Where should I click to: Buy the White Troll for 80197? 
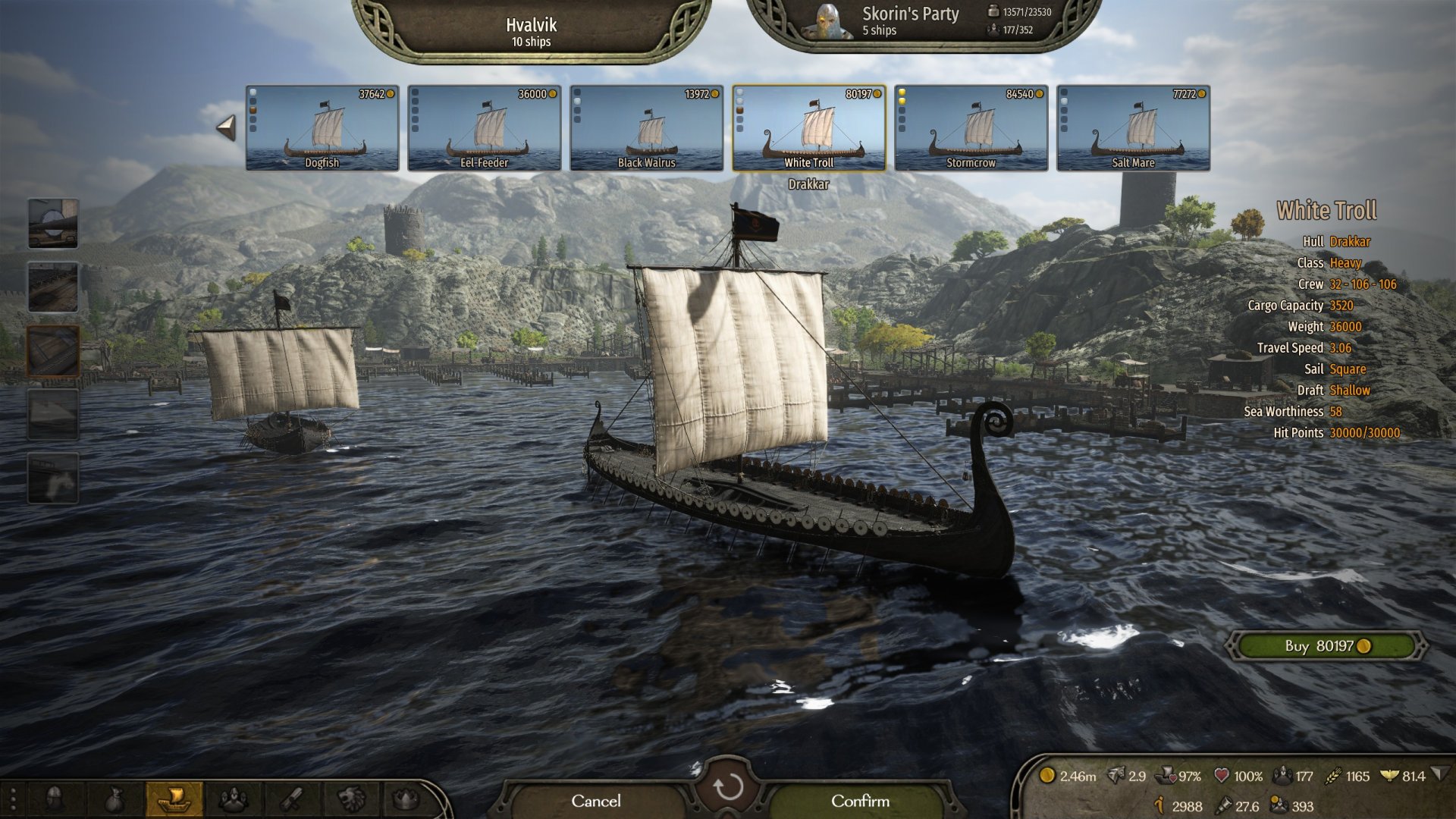(1326, 646)
